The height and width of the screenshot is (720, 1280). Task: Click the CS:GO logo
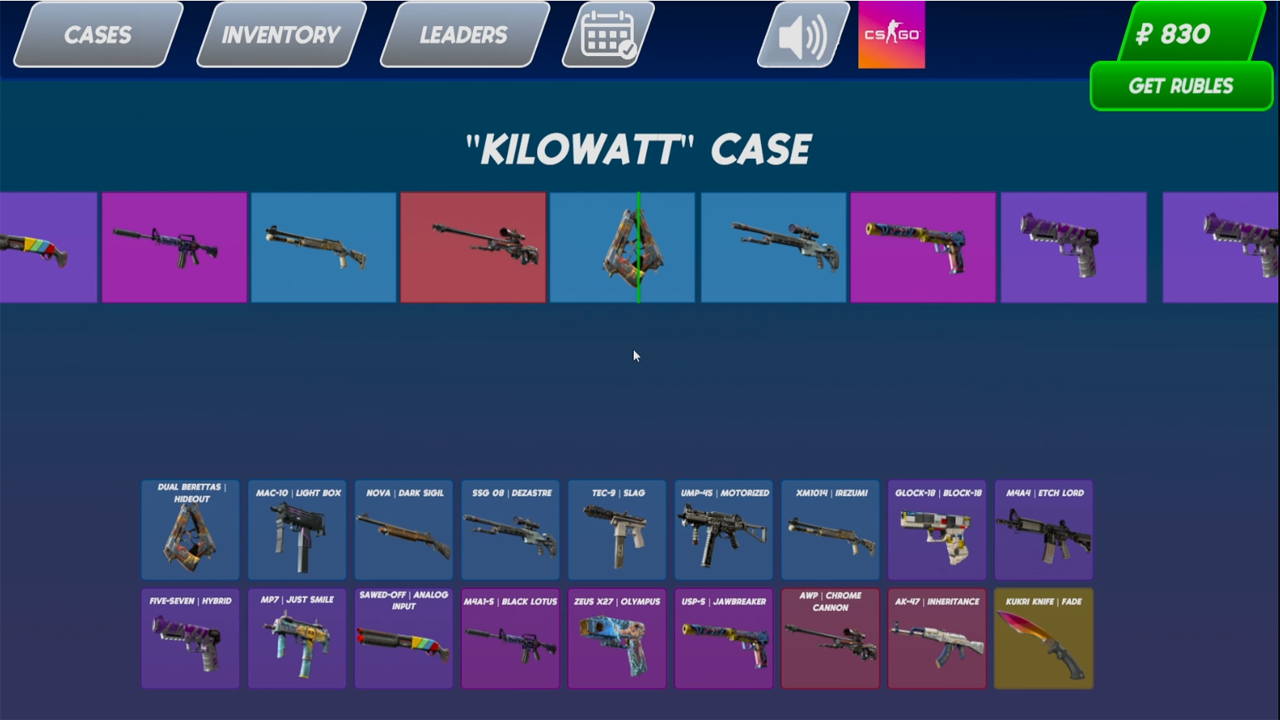coord(890,35)
